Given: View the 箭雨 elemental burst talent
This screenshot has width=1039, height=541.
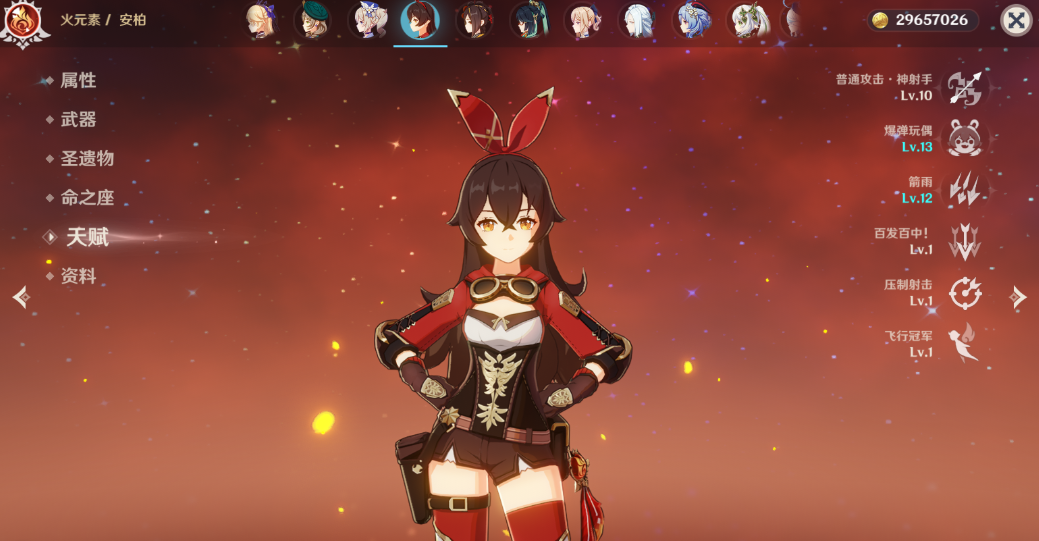Looking at the screenshot, I should click(965, 190).
